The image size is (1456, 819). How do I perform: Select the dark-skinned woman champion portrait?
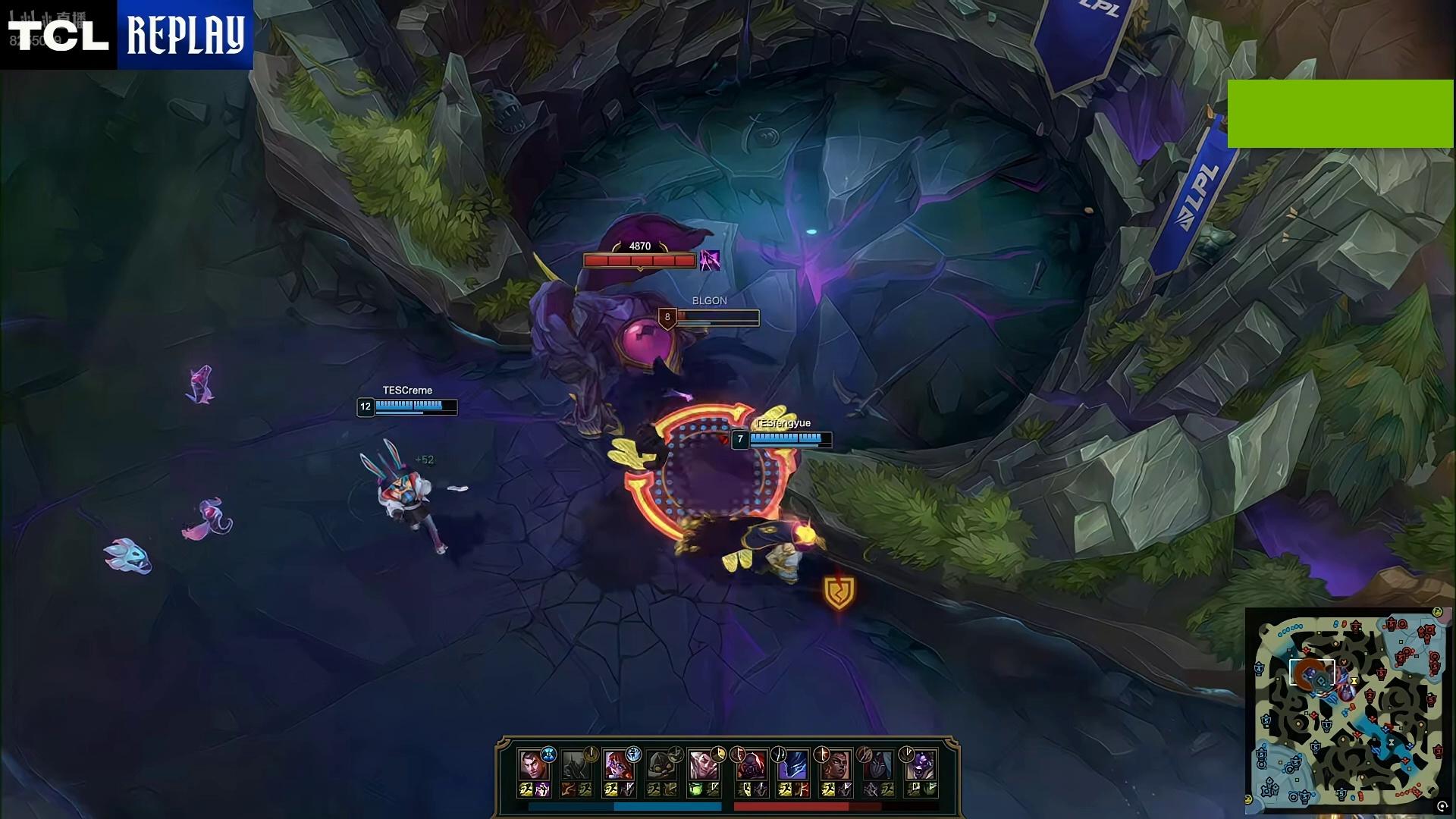pyautogui.click(x=835, y=764)
